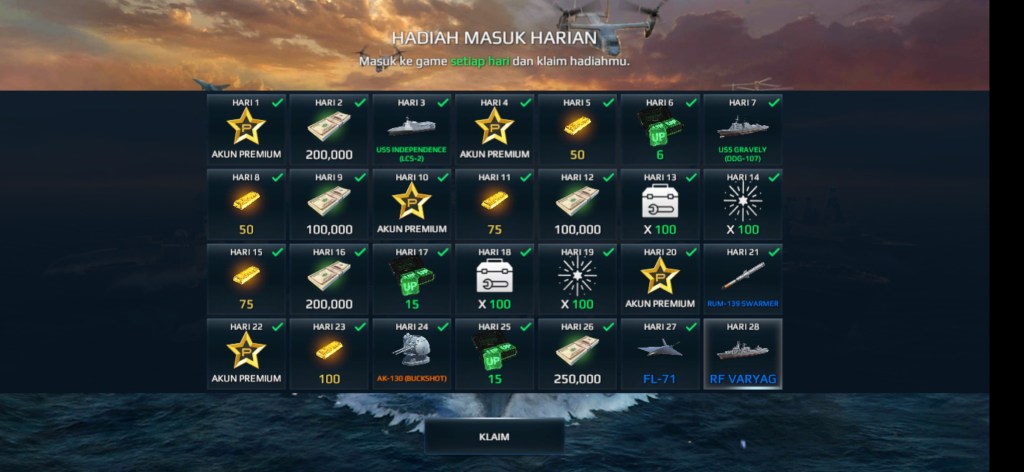Choose the Hari 27 FL-71 jet reward

tap(660, 354)
